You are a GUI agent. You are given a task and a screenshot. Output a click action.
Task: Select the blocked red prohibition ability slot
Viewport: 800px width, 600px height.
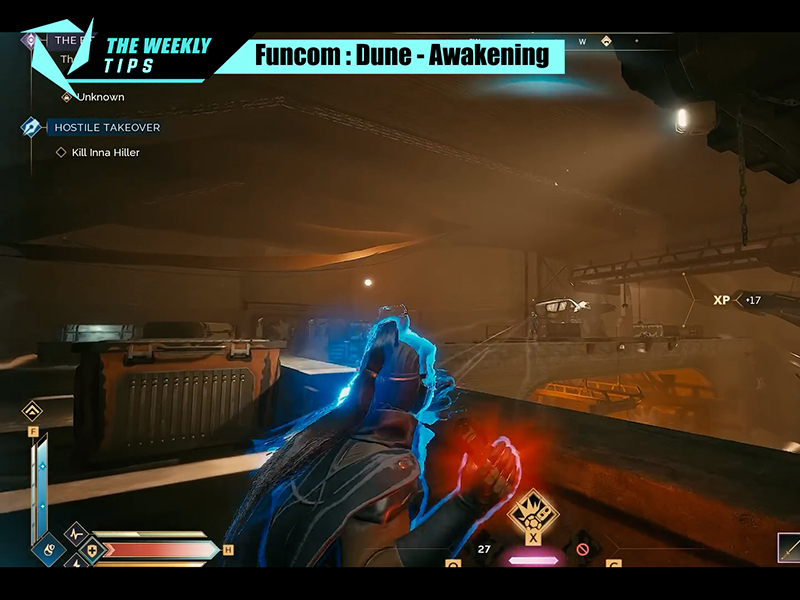pyautogui.click(x=580, y=548)
